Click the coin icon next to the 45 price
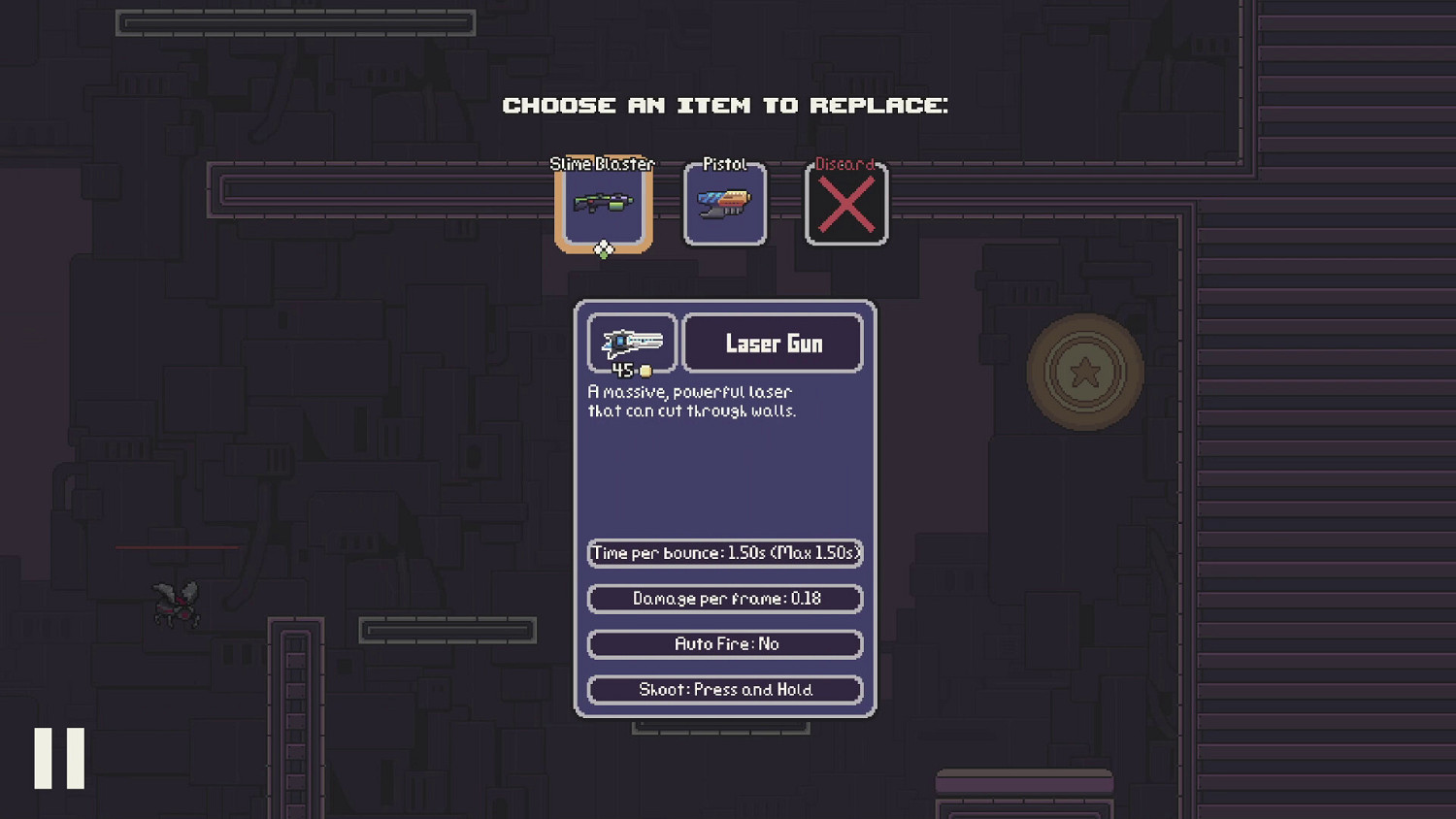Image resolution: width=1456 pixels, height=819 pixels. pyautogui.click(x=645, y=370)
